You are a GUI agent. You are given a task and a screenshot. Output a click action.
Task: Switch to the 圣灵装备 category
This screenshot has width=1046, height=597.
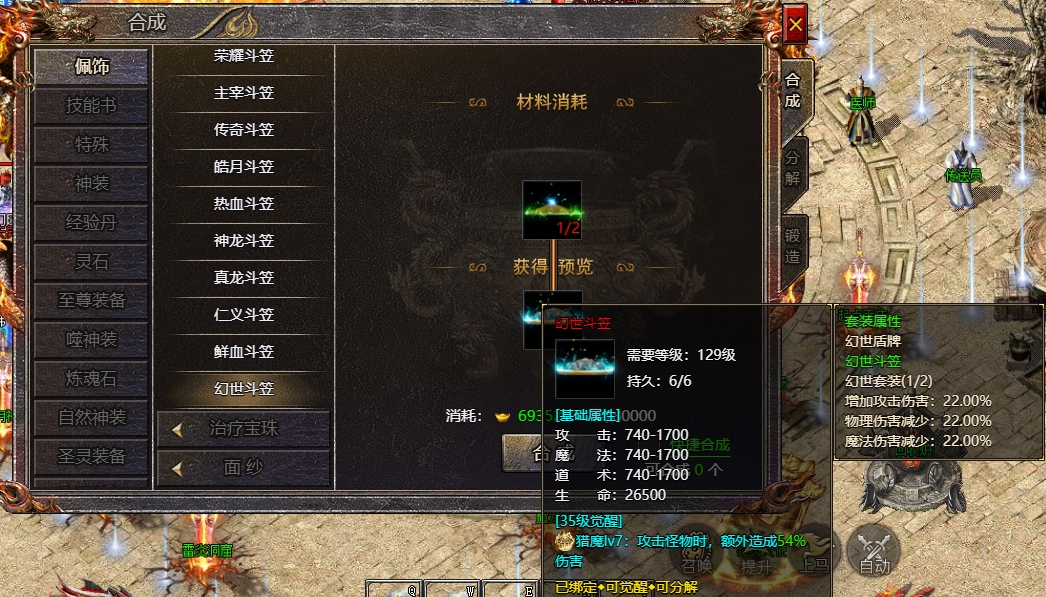tap(92, 457)
